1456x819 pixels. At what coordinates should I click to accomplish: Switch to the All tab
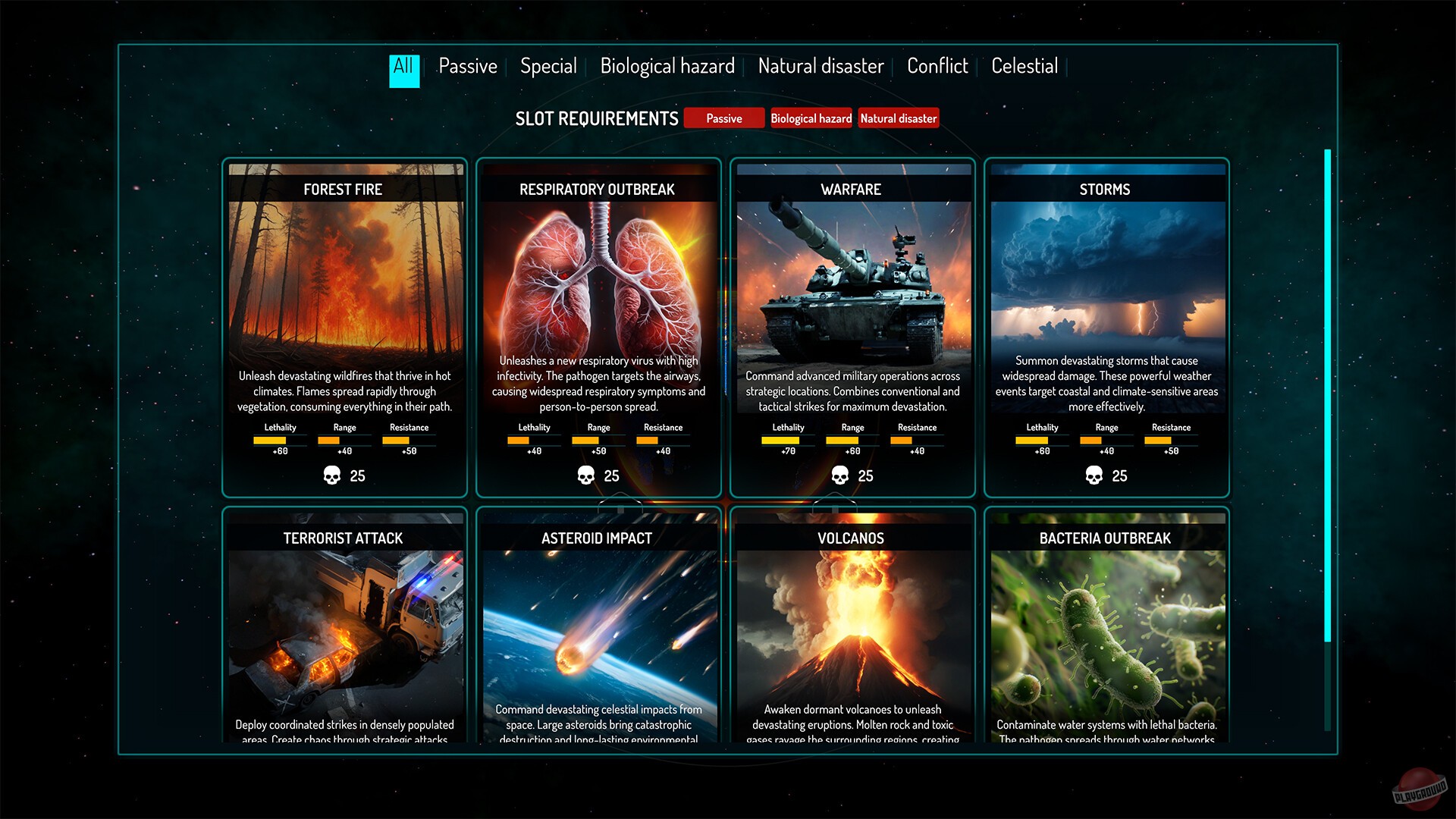point(403,66)
